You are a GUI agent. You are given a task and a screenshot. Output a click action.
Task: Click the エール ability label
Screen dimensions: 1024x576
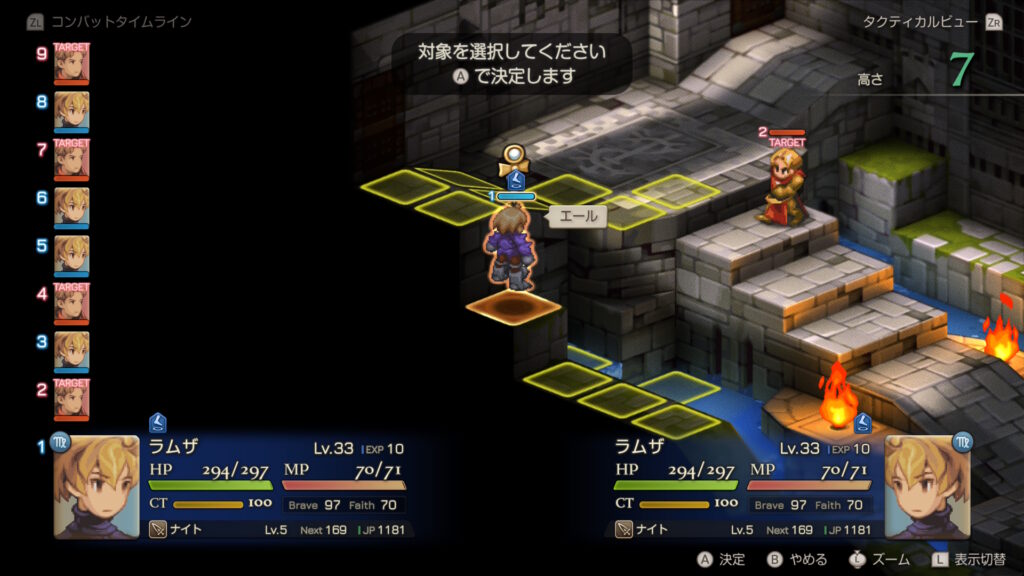coord(577,216)
